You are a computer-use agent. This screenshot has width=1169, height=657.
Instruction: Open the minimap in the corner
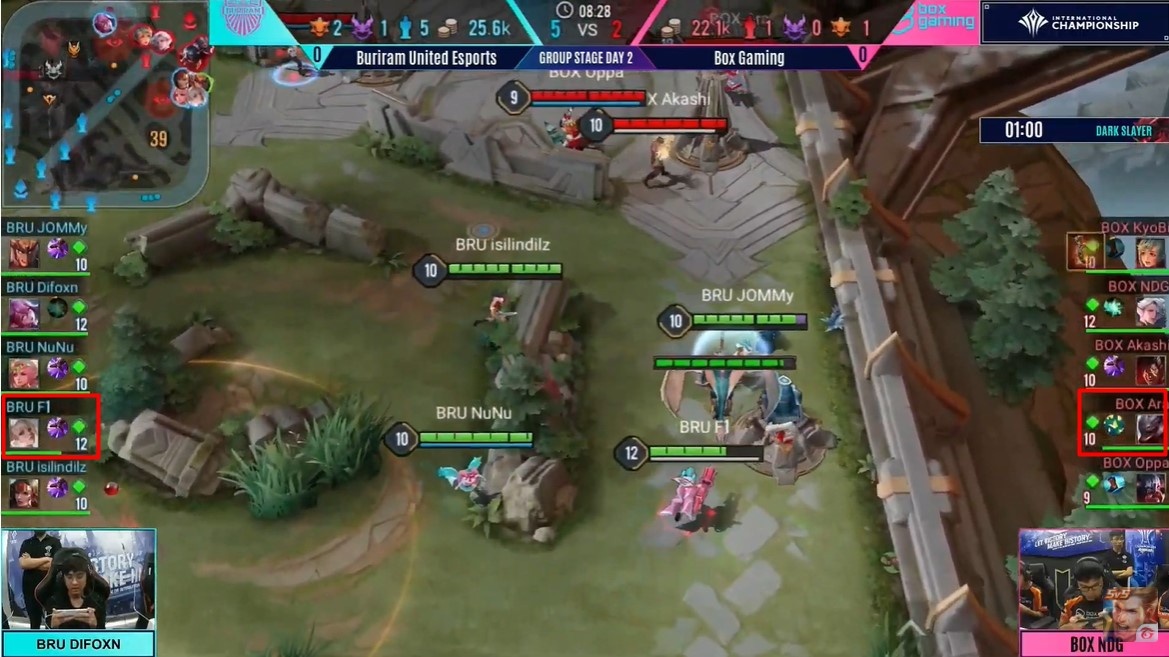tap(104, 102)
